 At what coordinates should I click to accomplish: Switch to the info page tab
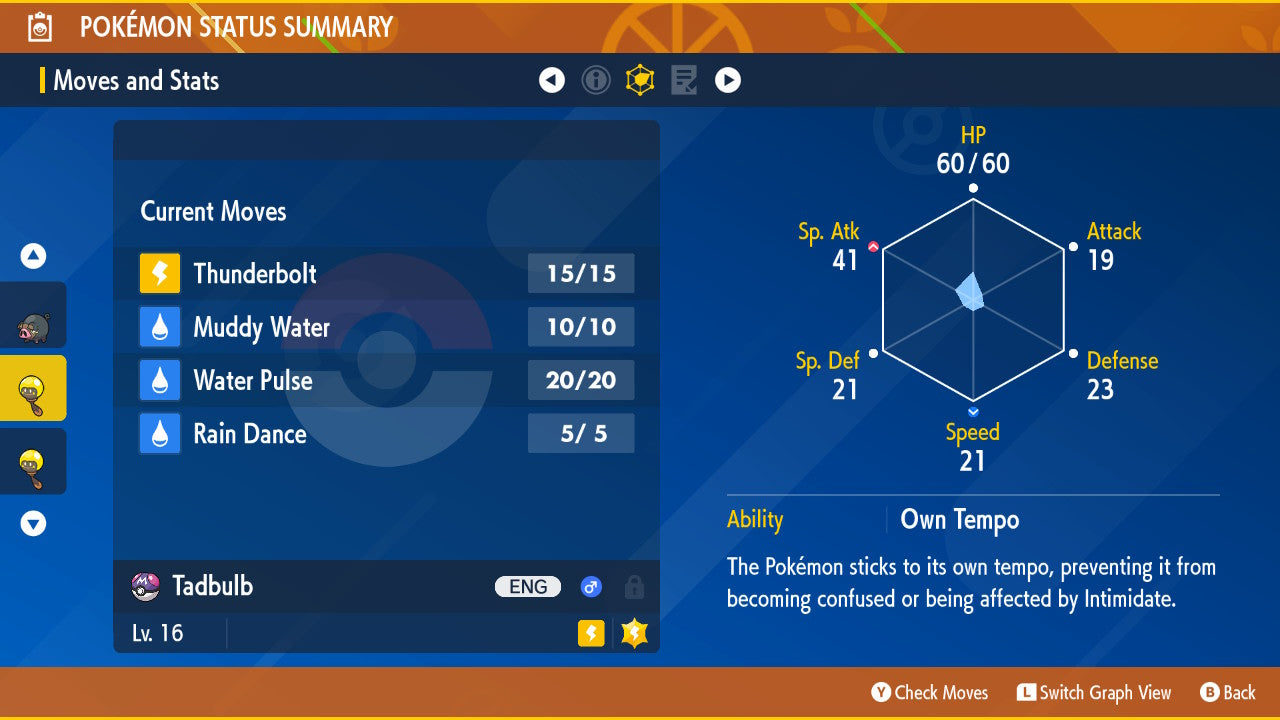596,80
